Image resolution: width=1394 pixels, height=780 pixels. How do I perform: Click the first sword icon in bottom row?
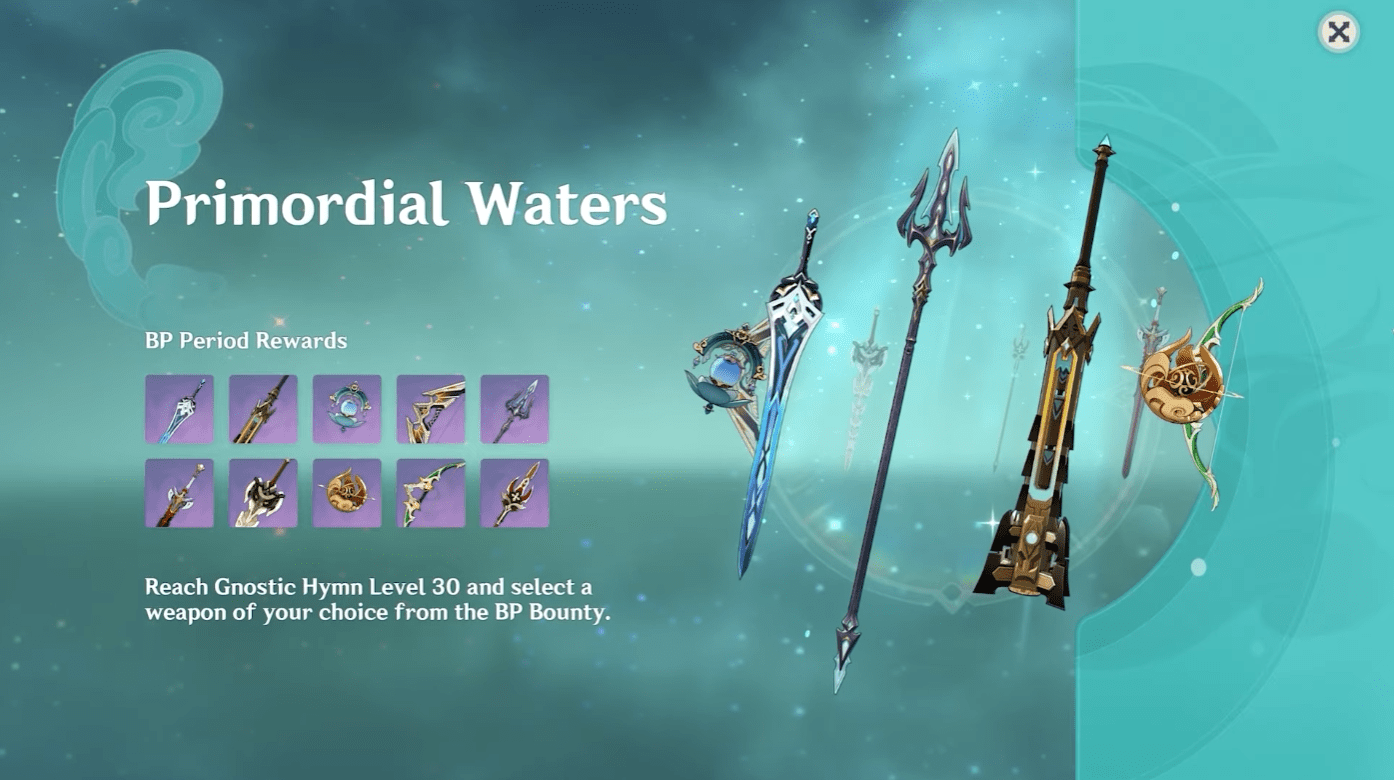(180, 494)
